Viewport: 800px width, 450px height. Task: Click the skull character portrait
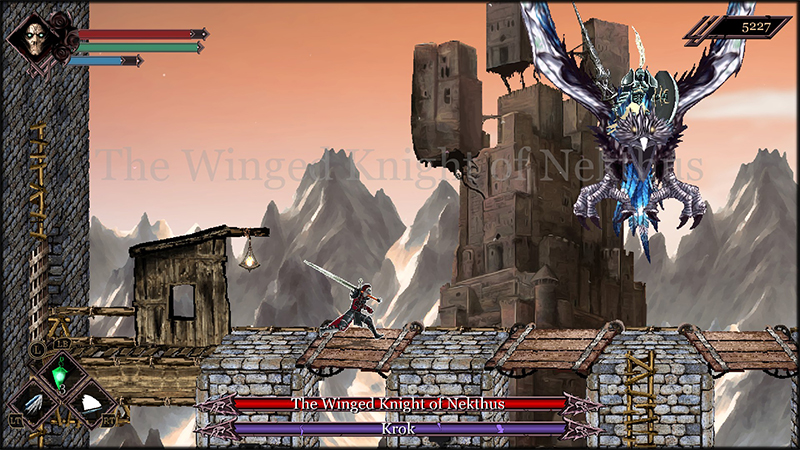[36, 39]
